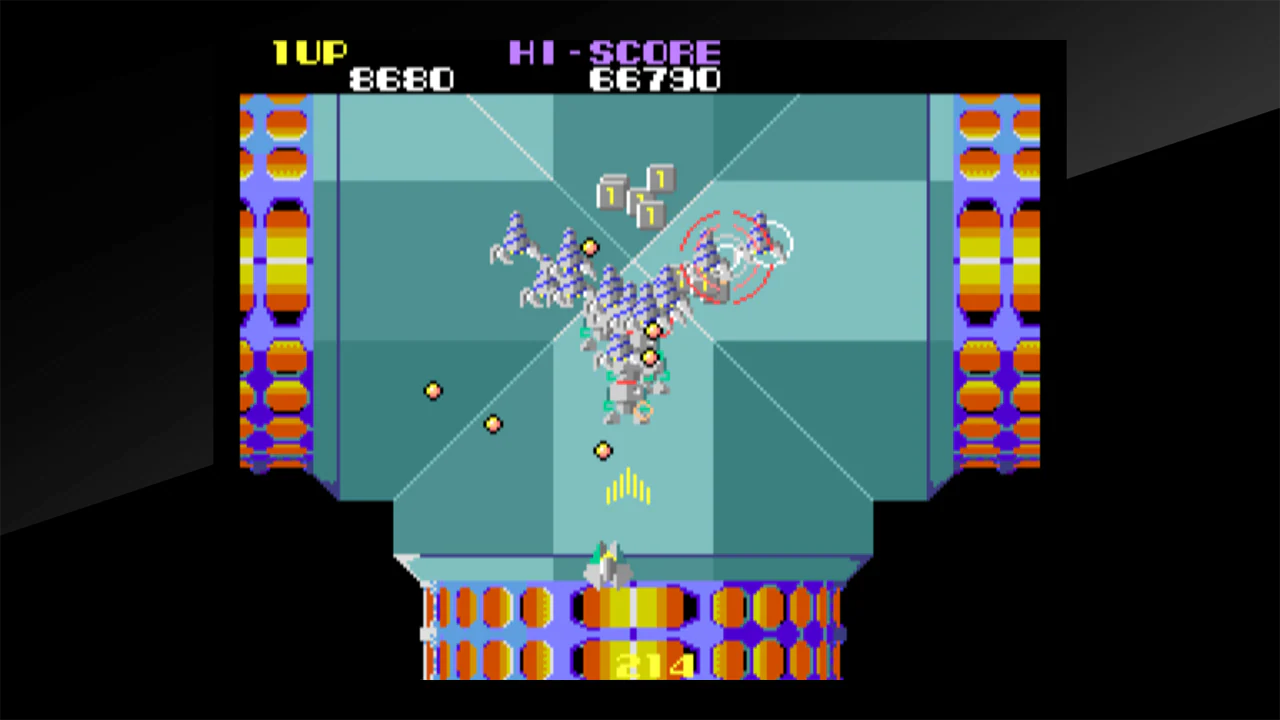
Task: Click the current score 8680
Action: 402,79
